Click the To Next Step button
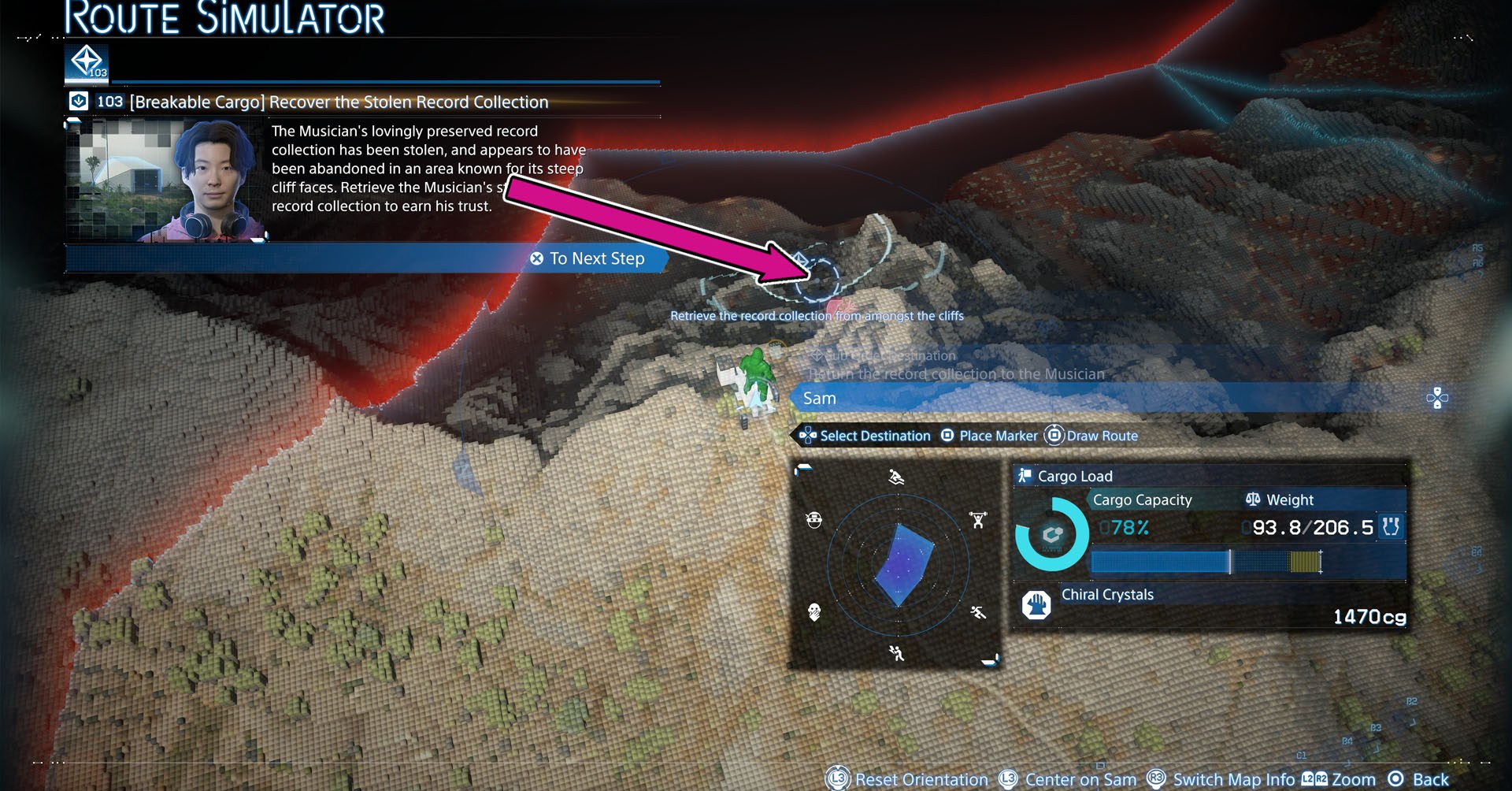The height and width of the screenshot is (791, 1512). [588, 258]
